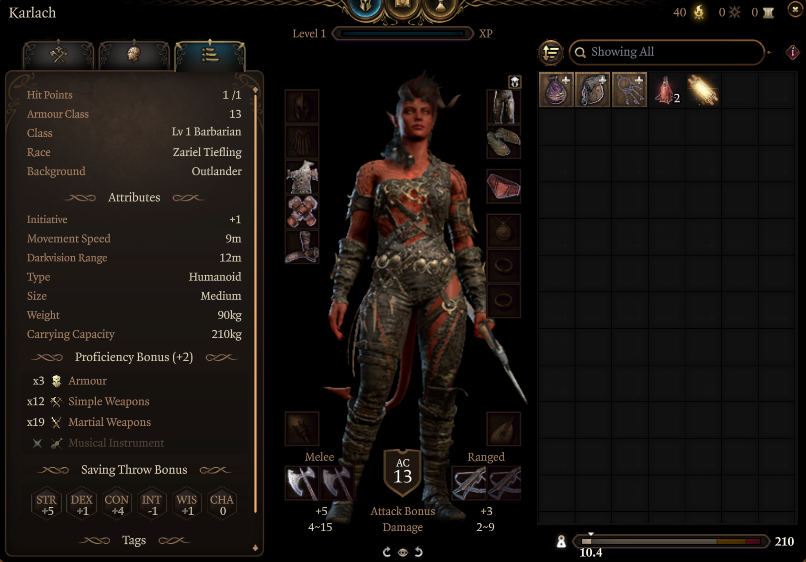Select the camp clothing trousers slot

503,107
